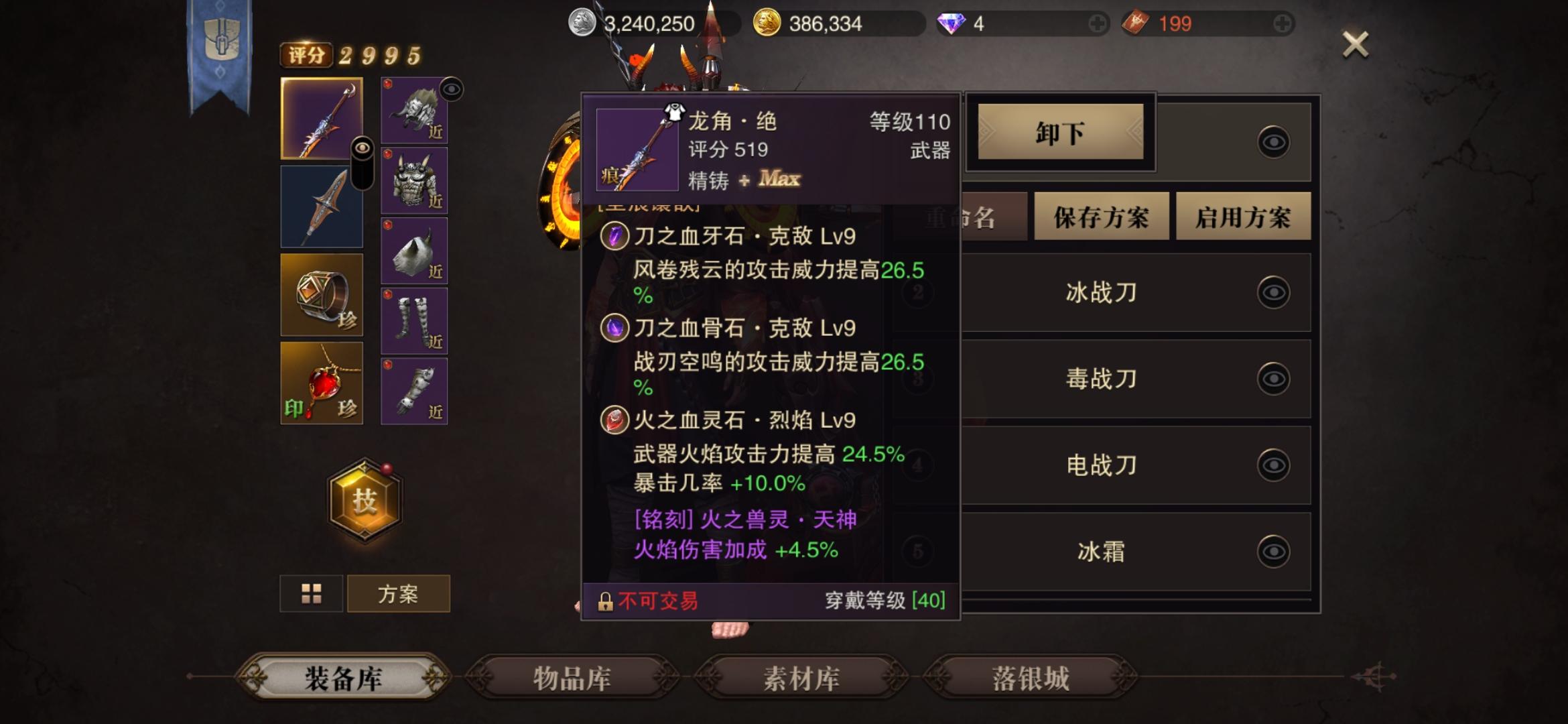Image resolution: width=1568 pixels, height=724 pixels.
Task: Click the 保存方案 button
Action: point(1101,216)
